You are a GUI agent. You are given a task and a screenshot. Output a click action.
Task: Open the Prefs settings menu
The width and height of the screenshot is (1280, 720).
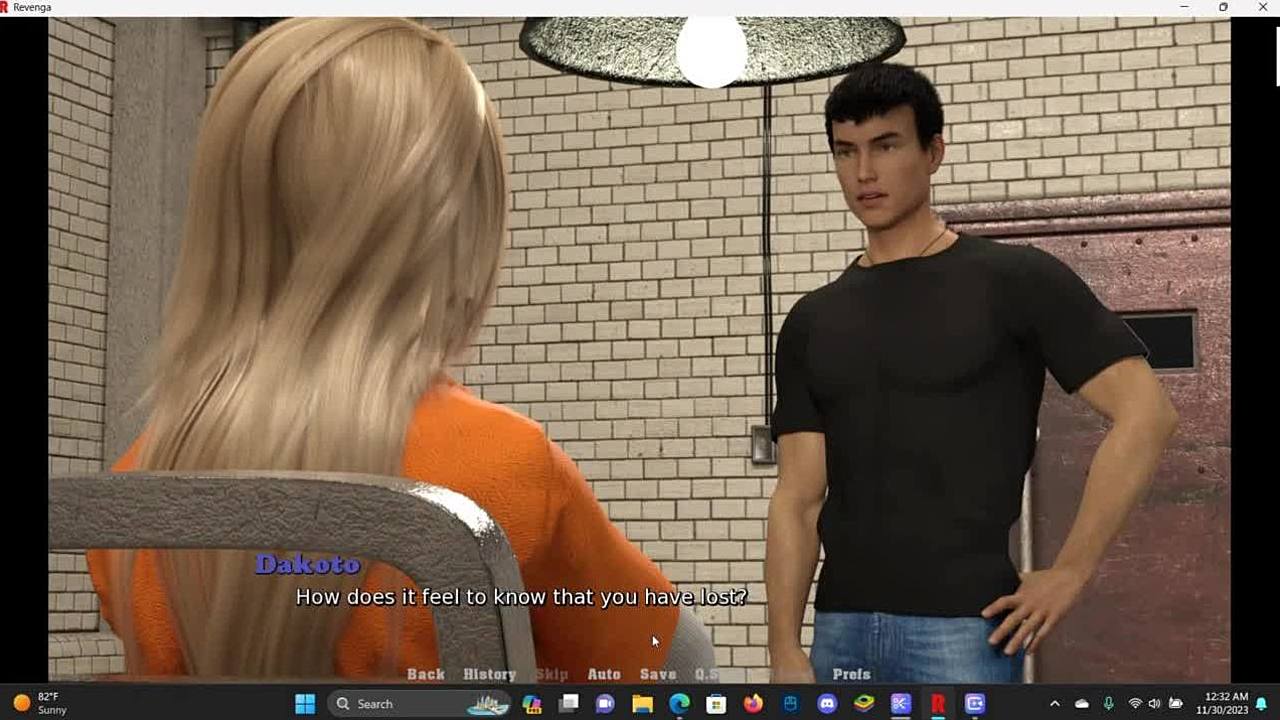pos(851,674)
